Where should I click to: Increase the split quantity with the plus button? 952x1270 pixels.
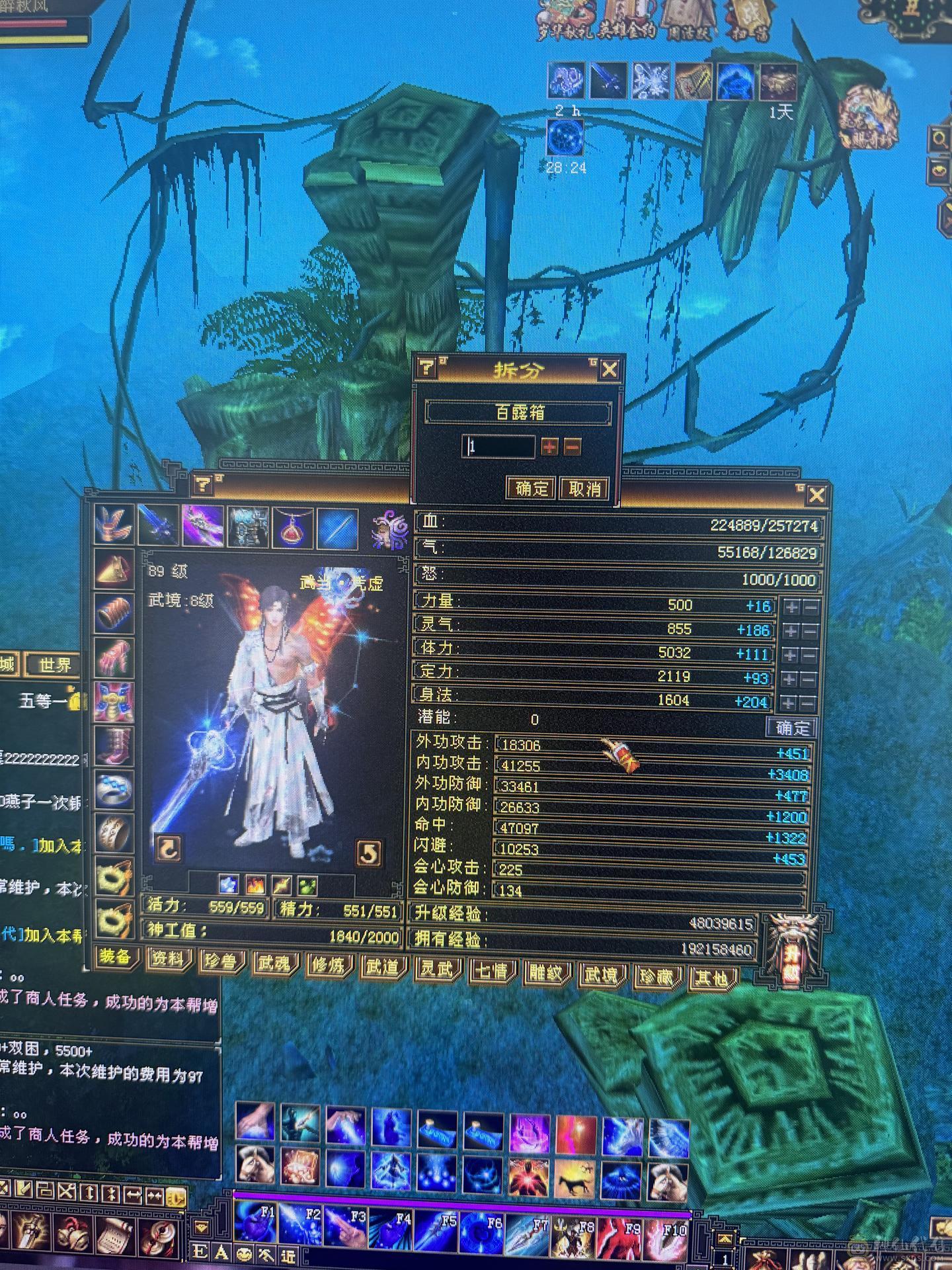pos(549,447)
